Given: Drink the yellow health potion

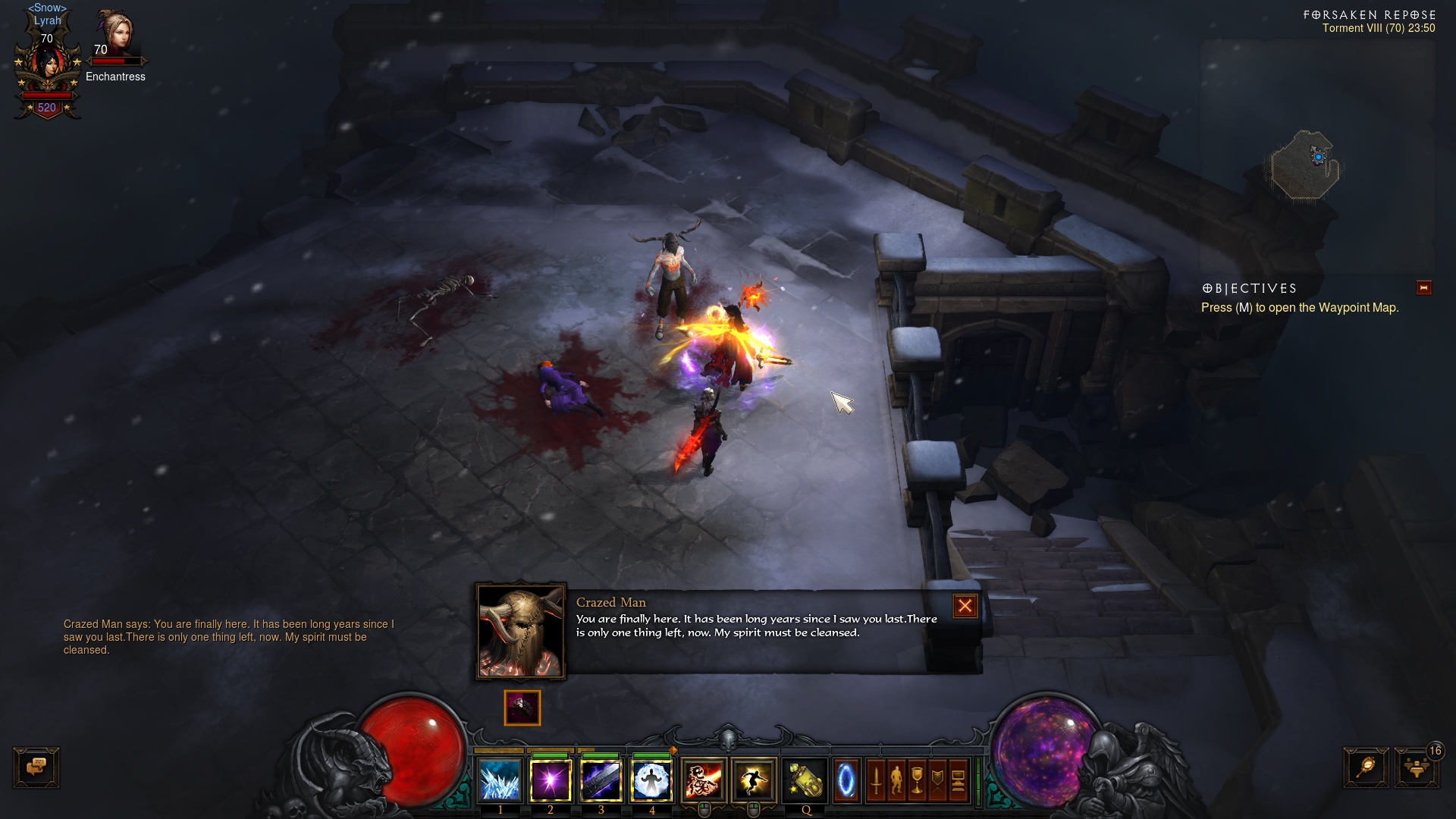Looking at the screenshot, I should click(805, 780).
